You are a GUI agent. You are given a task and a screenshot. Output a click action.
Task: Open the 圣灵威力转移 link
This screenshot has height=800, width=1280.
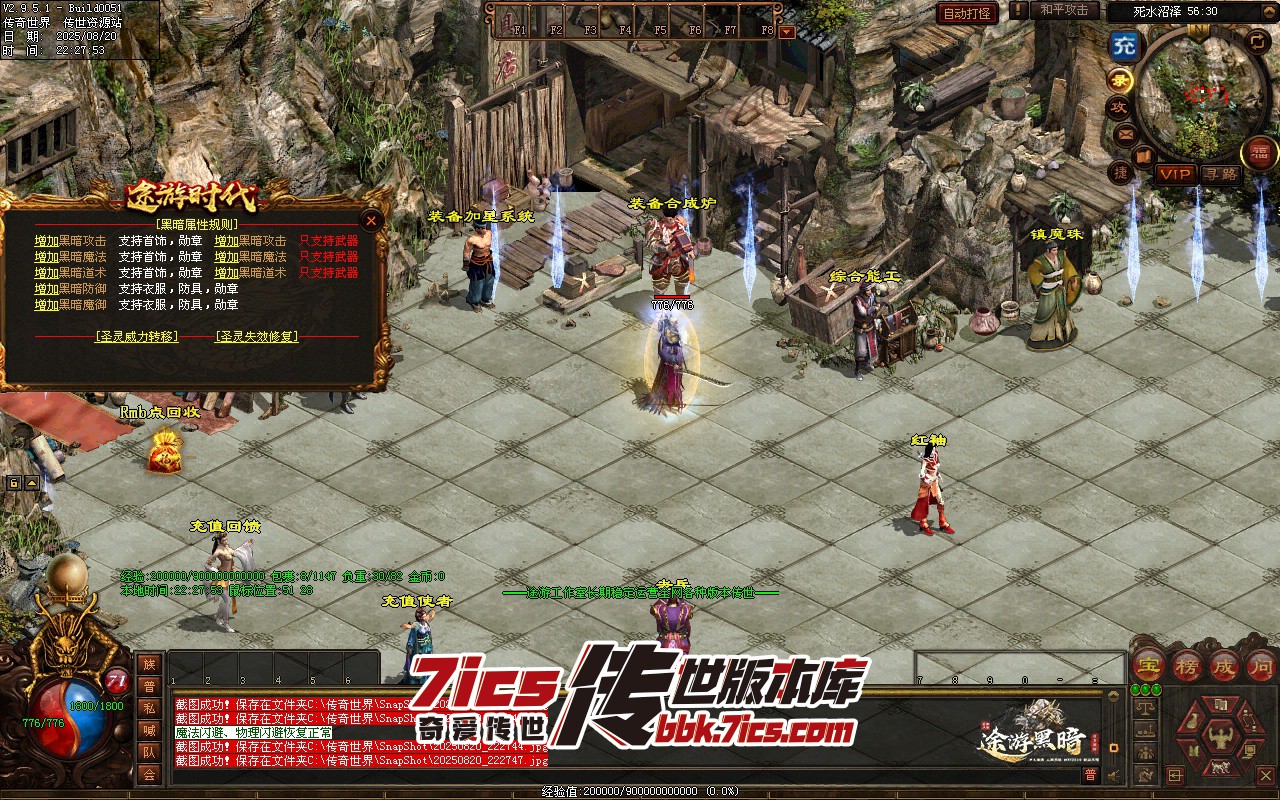[137, 337]
